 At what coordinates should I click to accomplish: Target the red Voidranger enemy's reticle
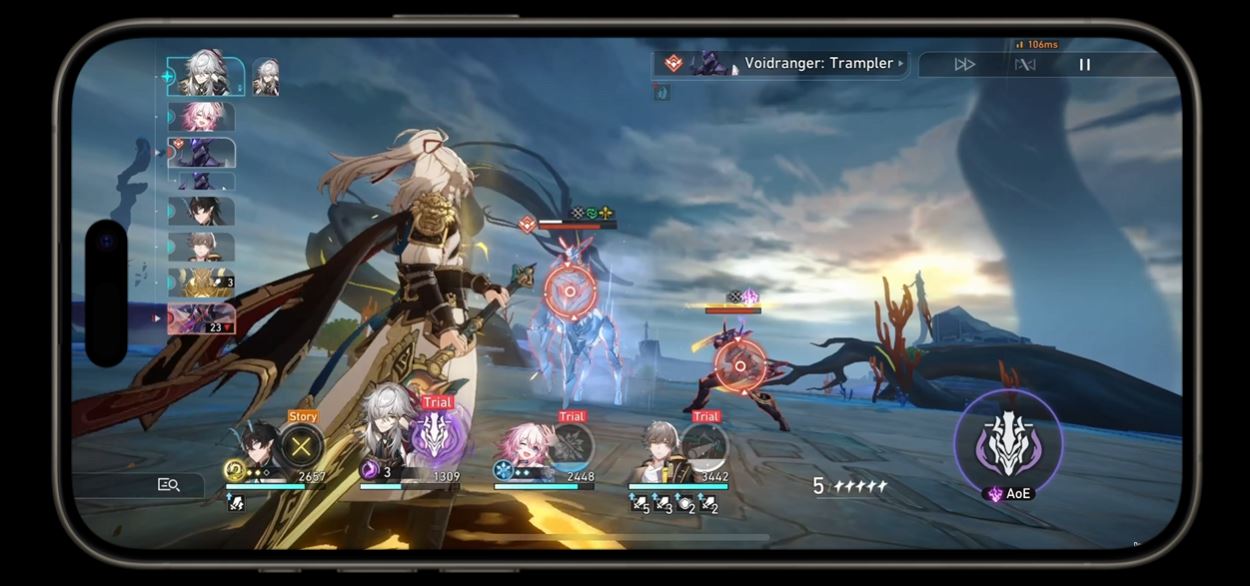click(740, 366)
